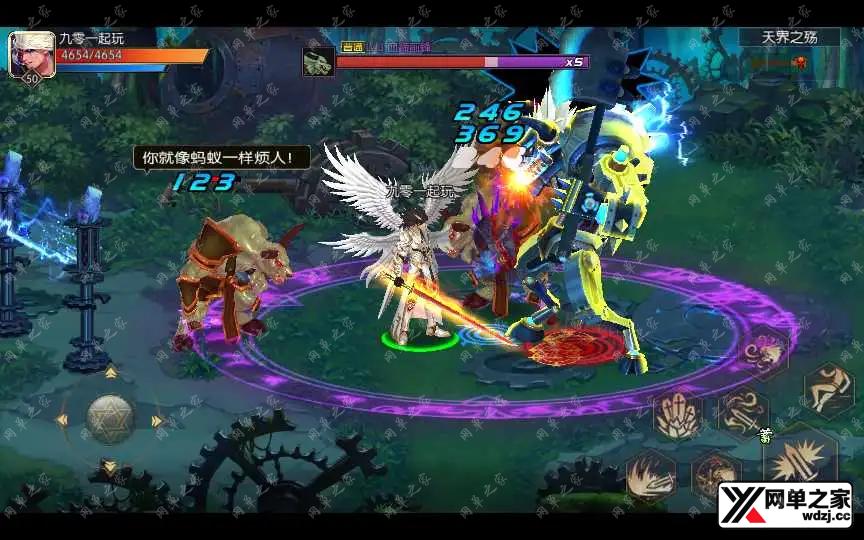
Task: Activate the sword with swirling wind skill
Action: tap(742, 412)
